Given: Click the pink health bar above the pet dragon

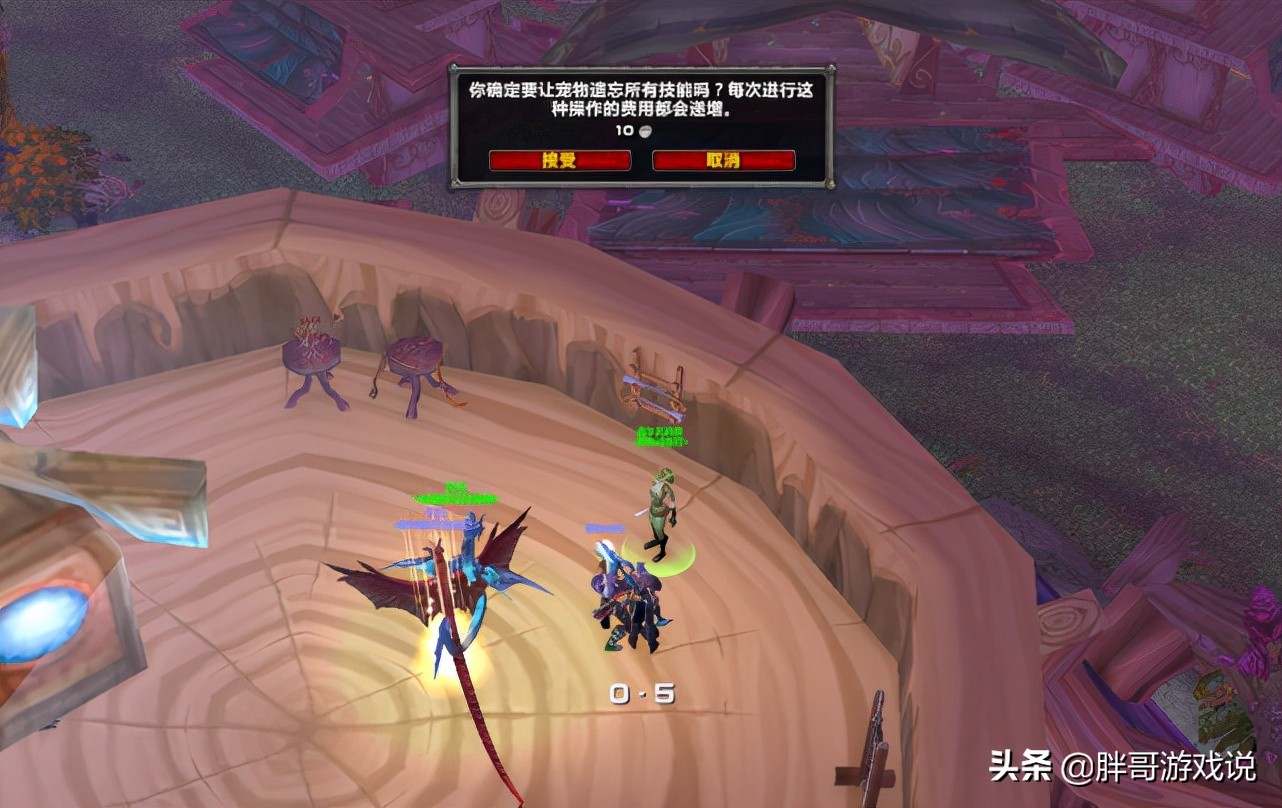Looking at the screenshot, I should point(437,510).
